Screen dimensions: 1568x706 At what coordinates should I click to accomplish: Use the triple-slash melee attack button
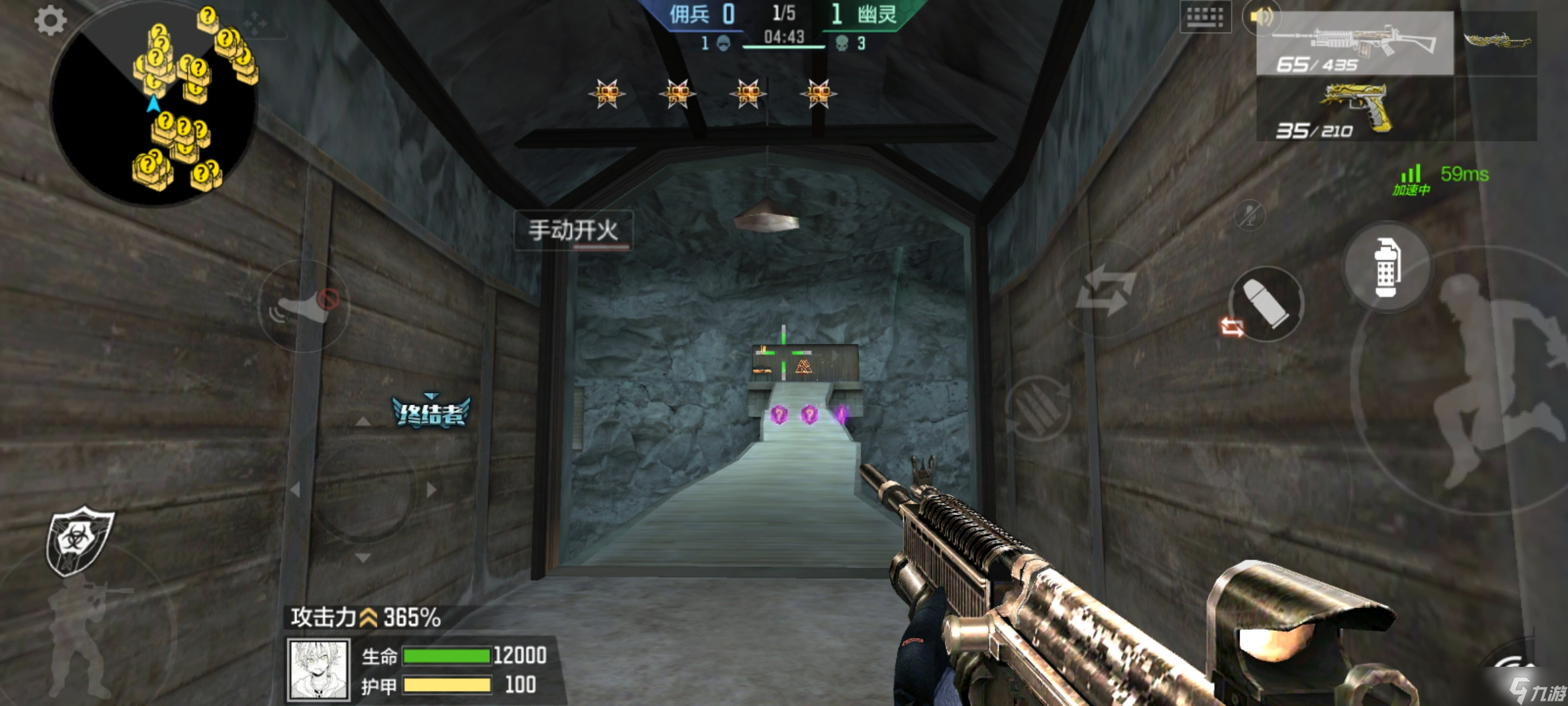[x=1037, y=409]
